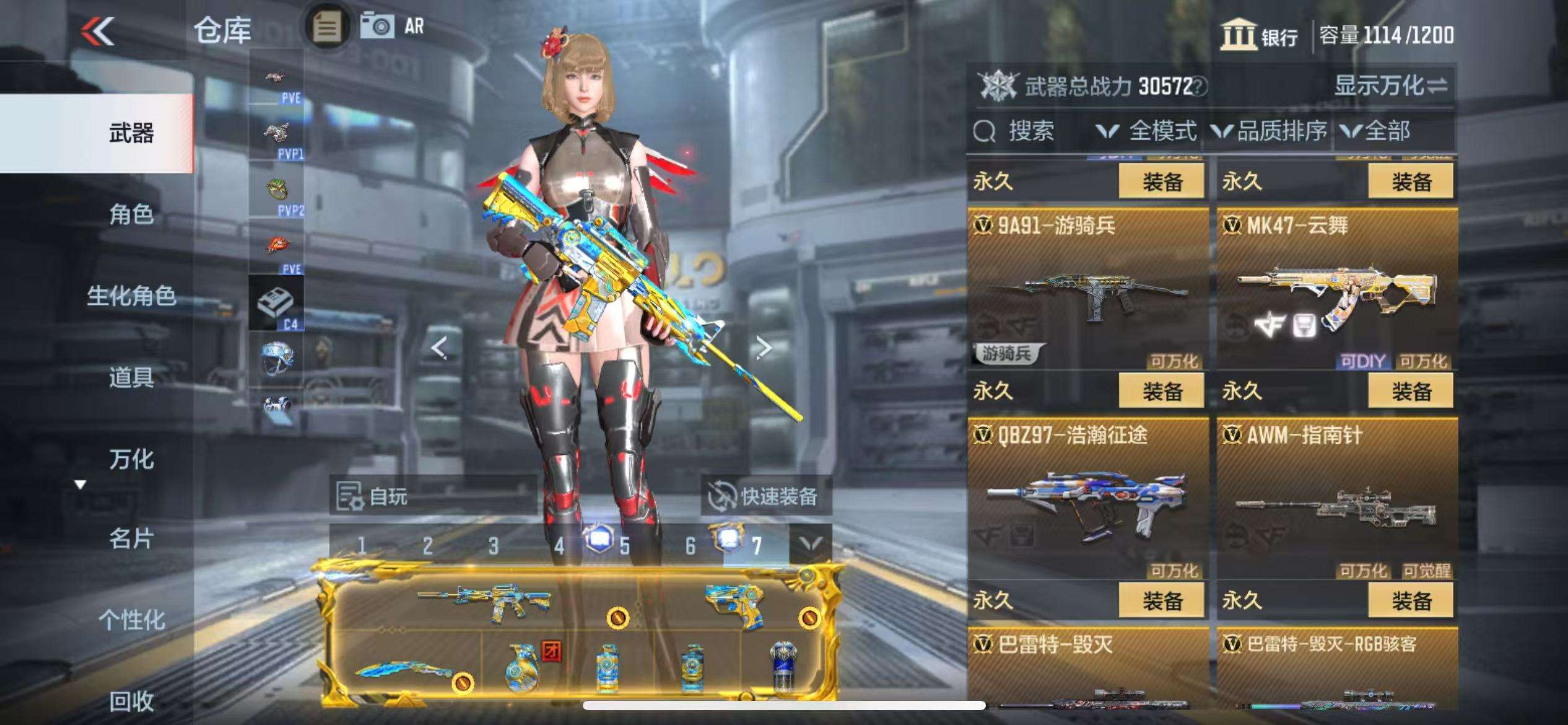Screen dimensions: 1568x725
Task: Click the 搜索 search field
Action: [x=1030, y=131]
